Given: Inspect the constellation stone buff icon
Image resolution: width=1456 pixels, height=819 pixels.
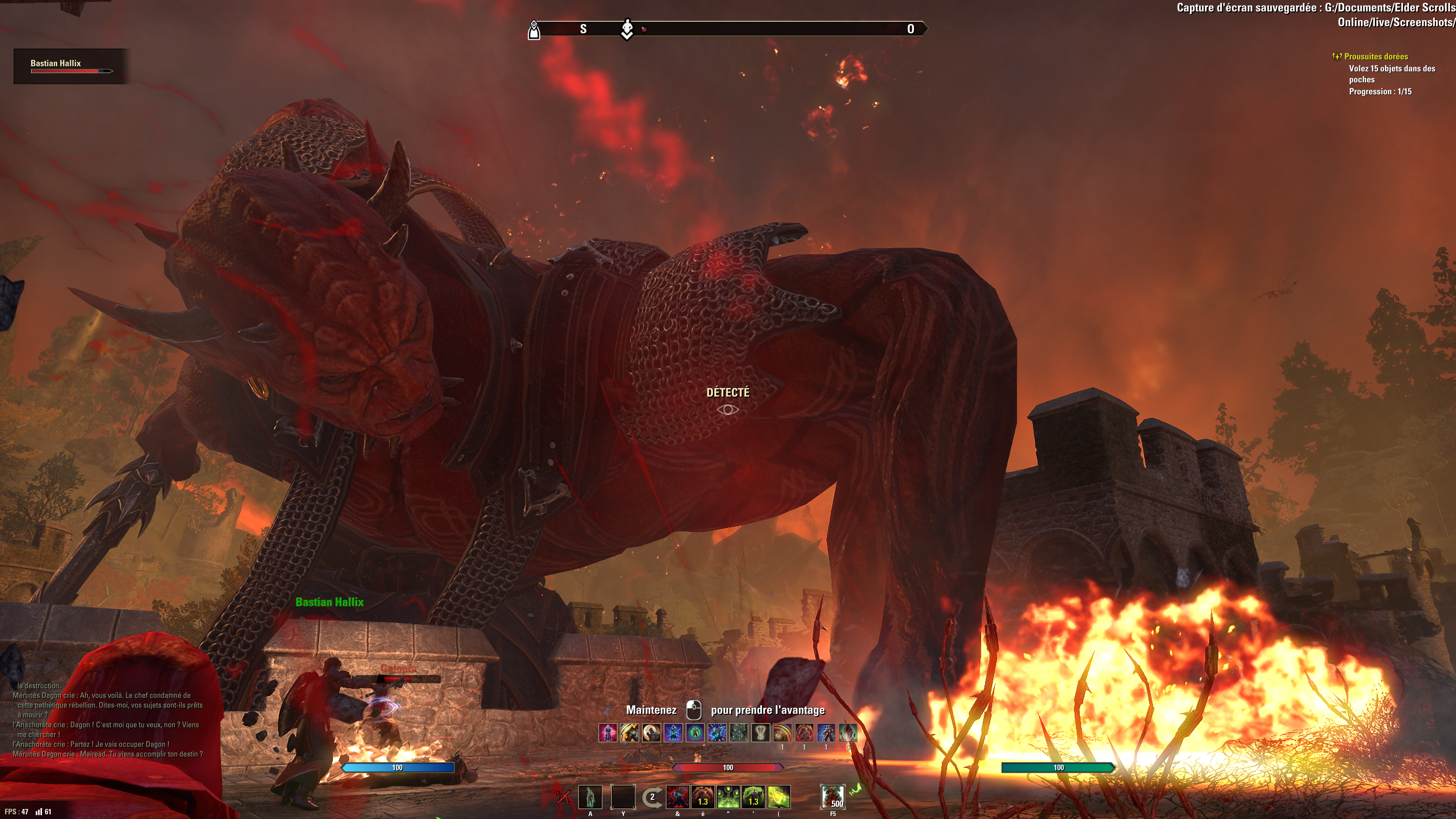Looking at the screenshot, I should pyautogui.click(x=739, y=733).
